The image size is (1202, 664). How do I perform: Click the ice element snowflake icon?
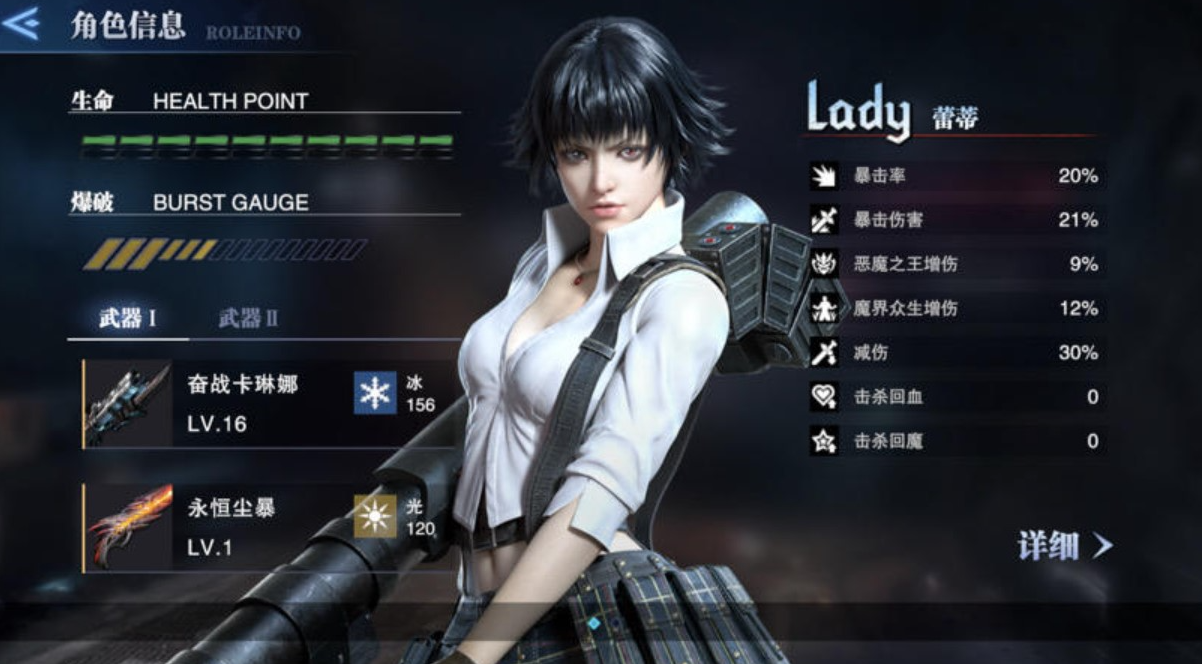coord(375,393)
